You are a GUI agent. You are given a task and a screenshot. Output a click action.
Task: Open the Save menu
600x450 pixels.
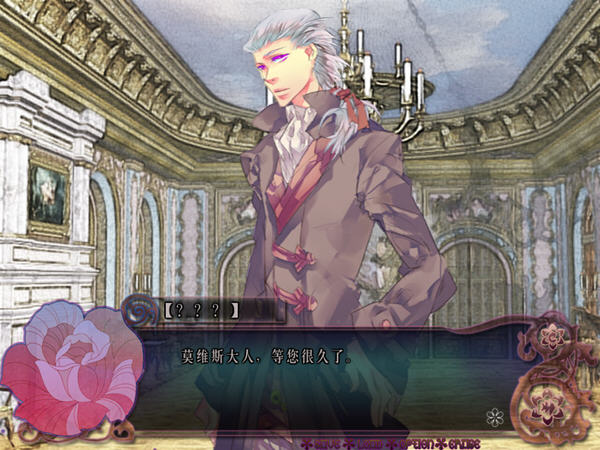coord(329,443)
